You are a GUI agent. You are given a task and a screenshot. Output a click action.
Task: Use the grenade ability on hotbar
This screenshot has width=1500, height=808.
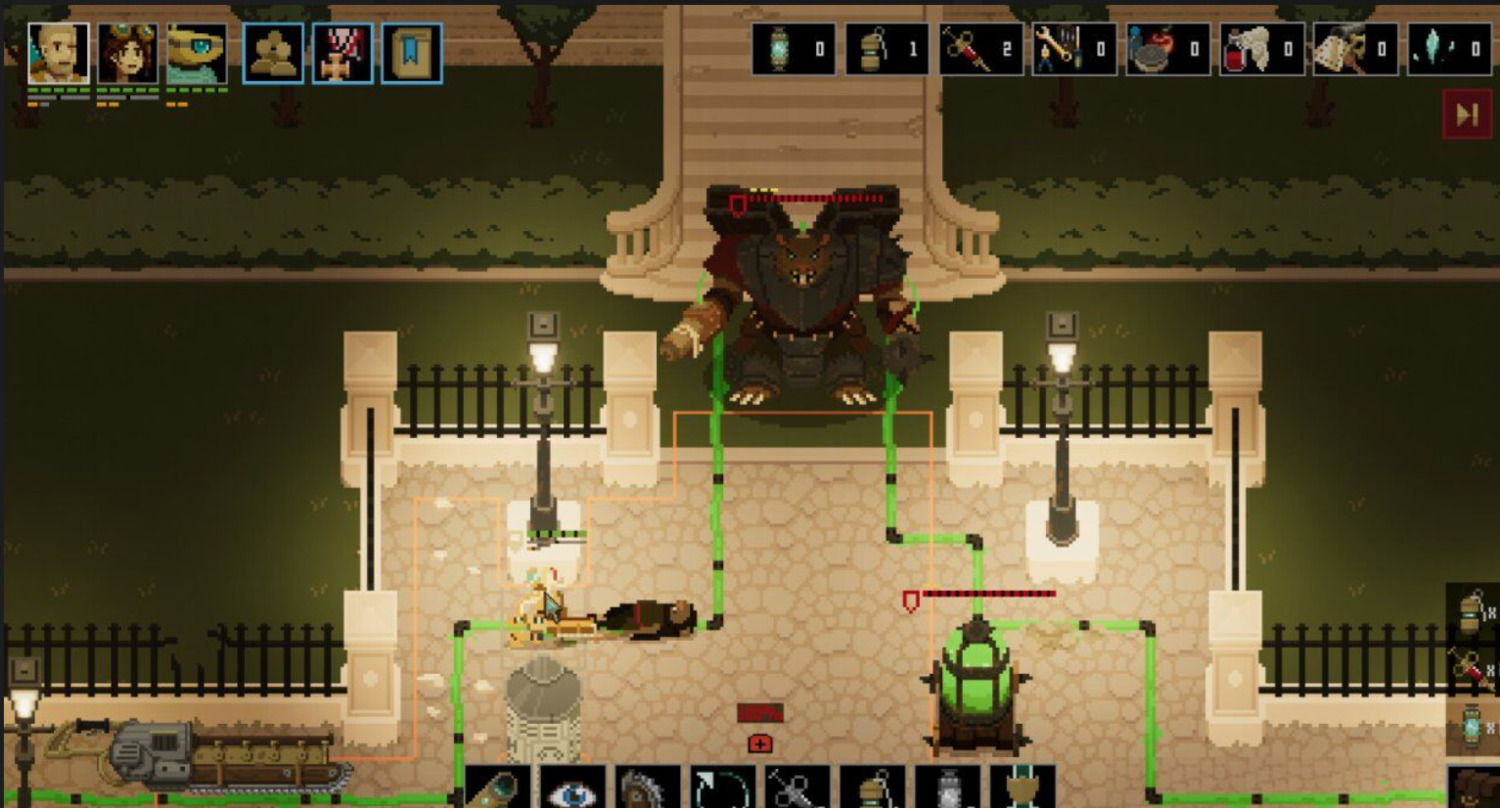tap(872, 788)
